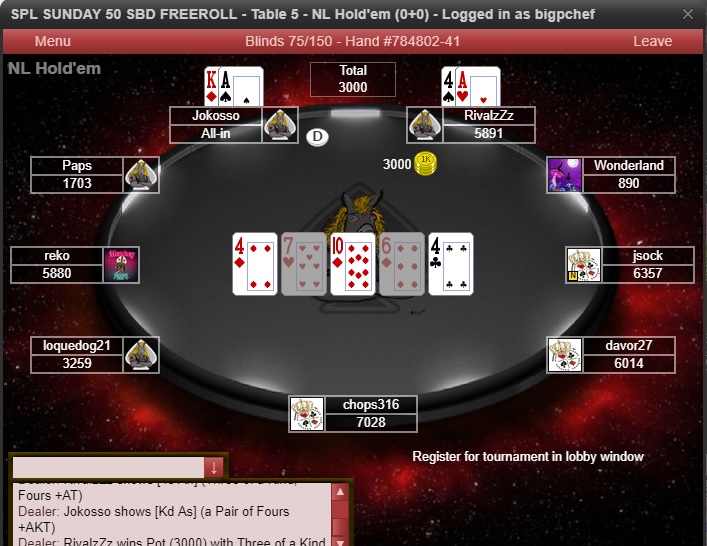The width and height of the screenshot is (707, 546).
Task: Open the chat dropdown arrow
Action: (213, 467)
